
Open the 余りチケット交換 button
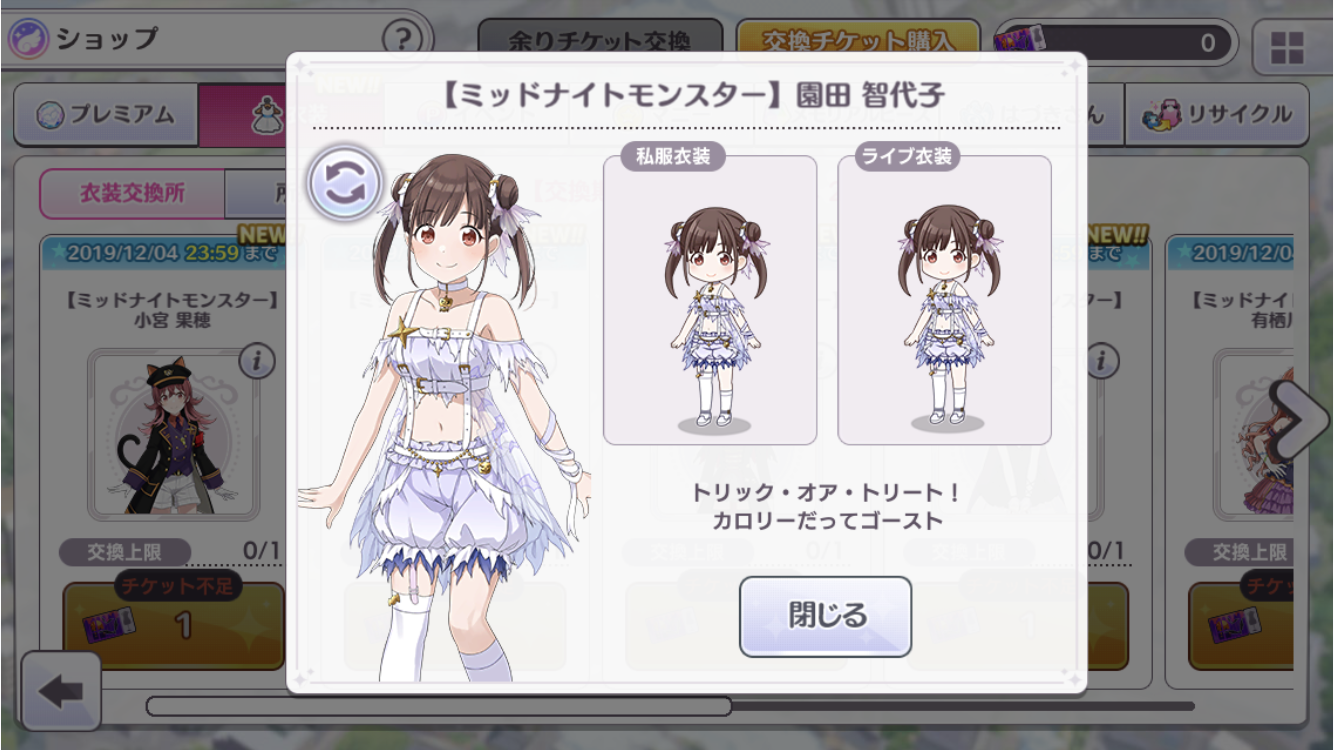point(599,40)
